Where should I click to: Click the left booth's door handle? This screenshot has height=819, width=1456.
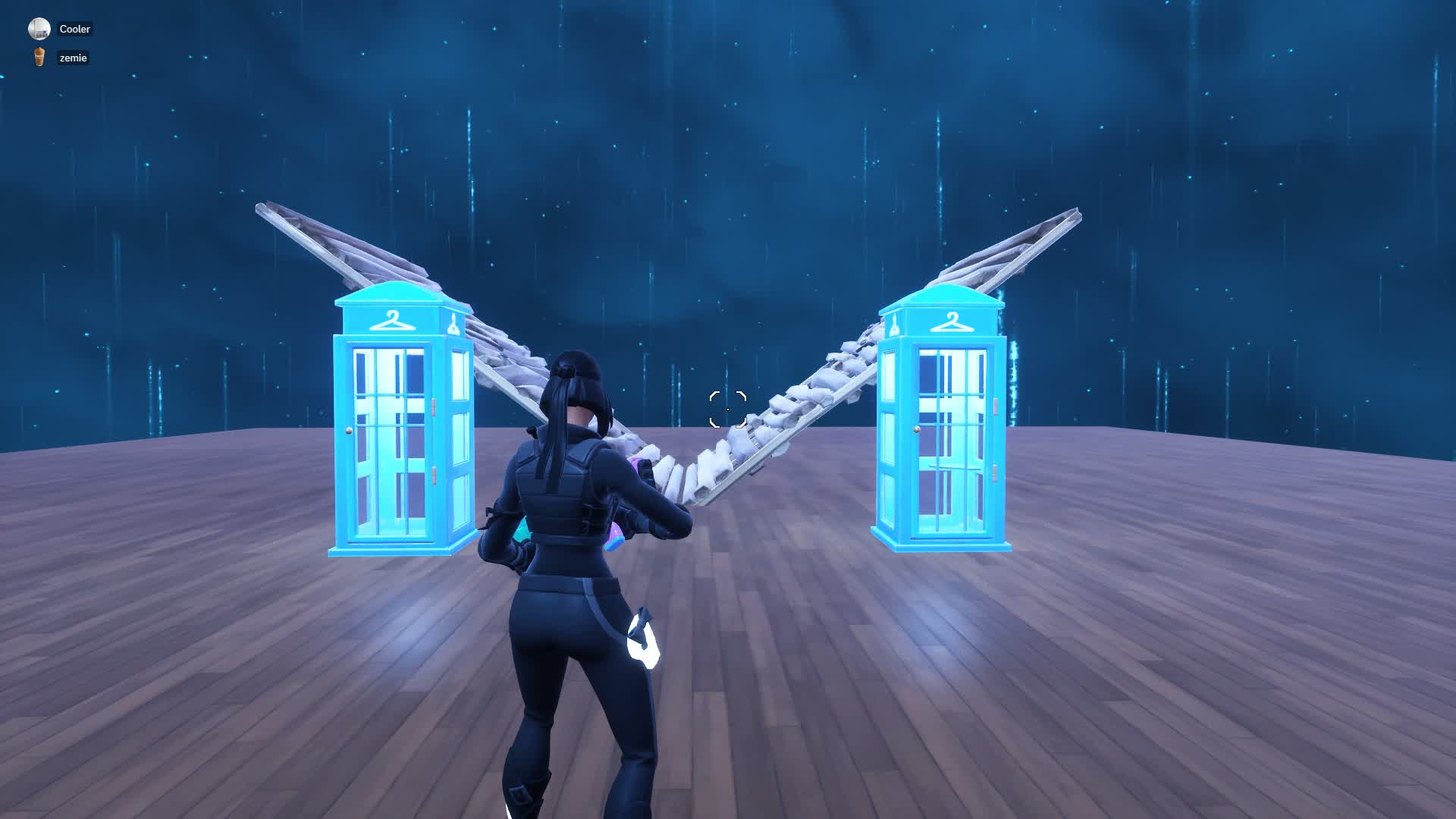(x=349, y=431)
